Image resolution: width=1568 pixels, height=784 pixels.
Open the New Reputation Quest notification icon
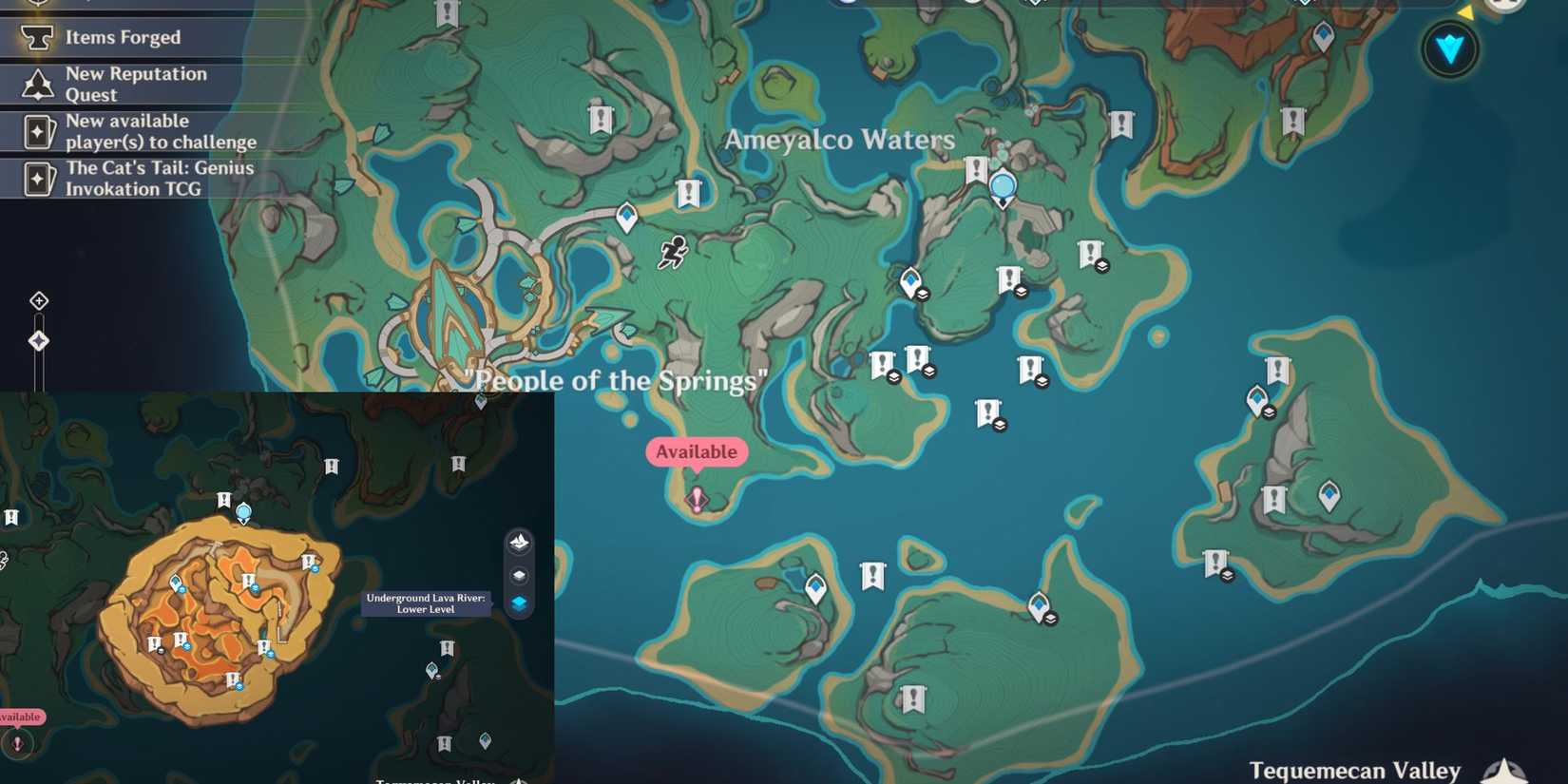(x=36, y=84)
